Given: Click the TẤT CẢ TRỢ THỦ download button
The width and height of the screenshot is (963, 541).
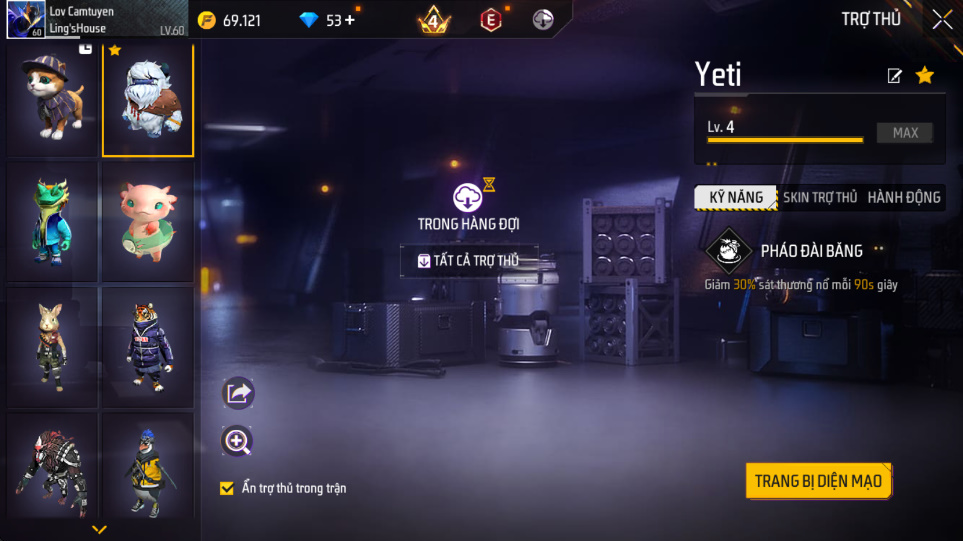Looking at the screenshot, I should (x=469, y=261).
